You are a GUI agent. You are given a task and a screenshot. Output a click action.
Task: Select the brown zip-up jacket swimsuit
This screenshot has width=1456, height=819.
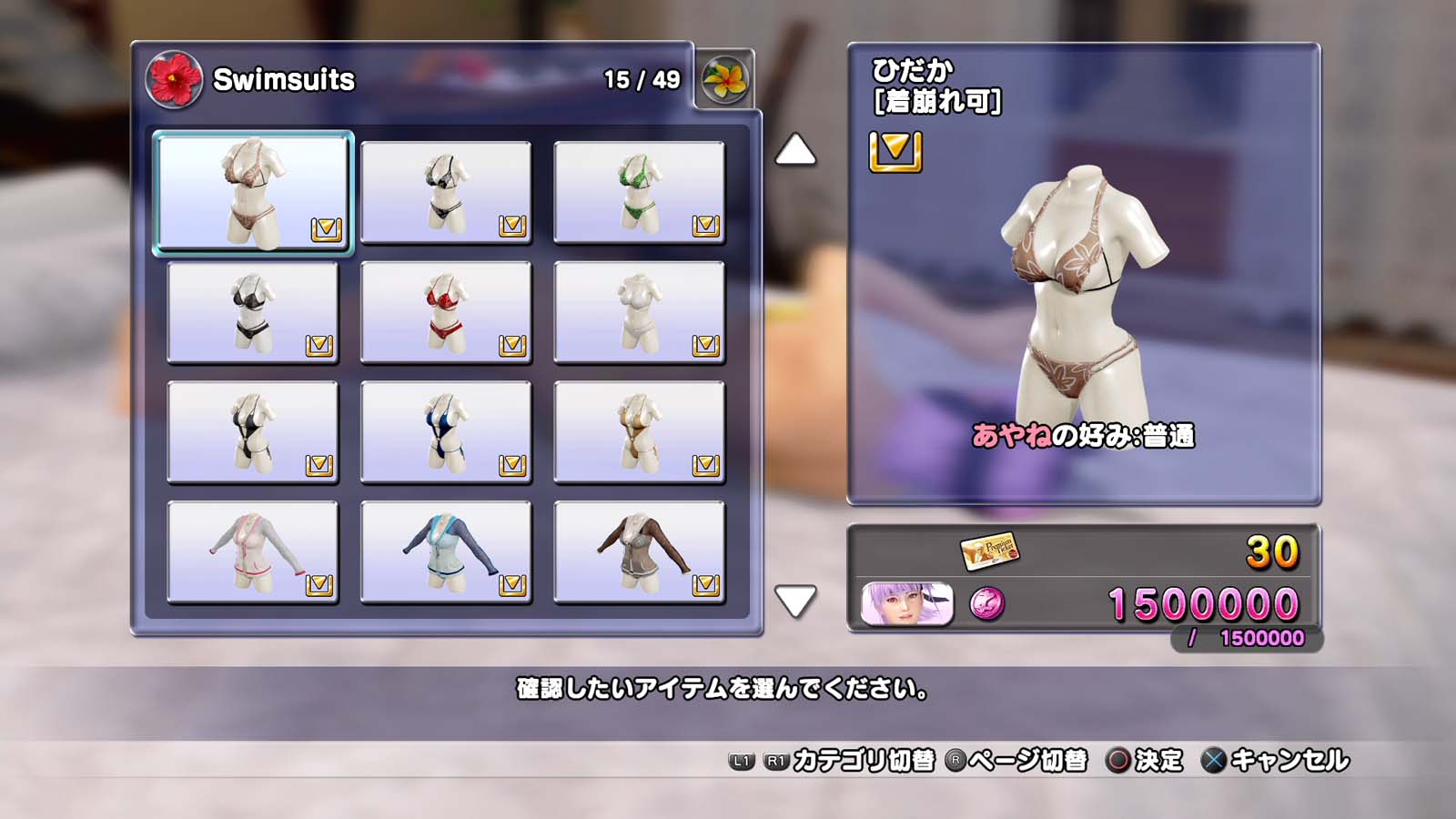pyautogui.click(x=639, y=552)
